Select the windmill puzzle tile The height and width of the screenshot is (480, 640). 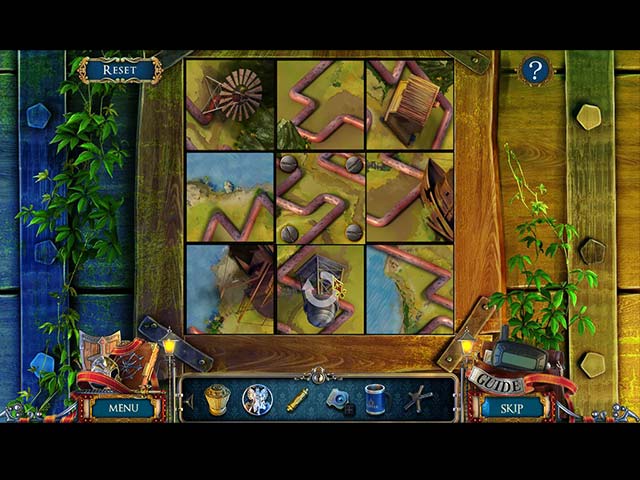230,105
